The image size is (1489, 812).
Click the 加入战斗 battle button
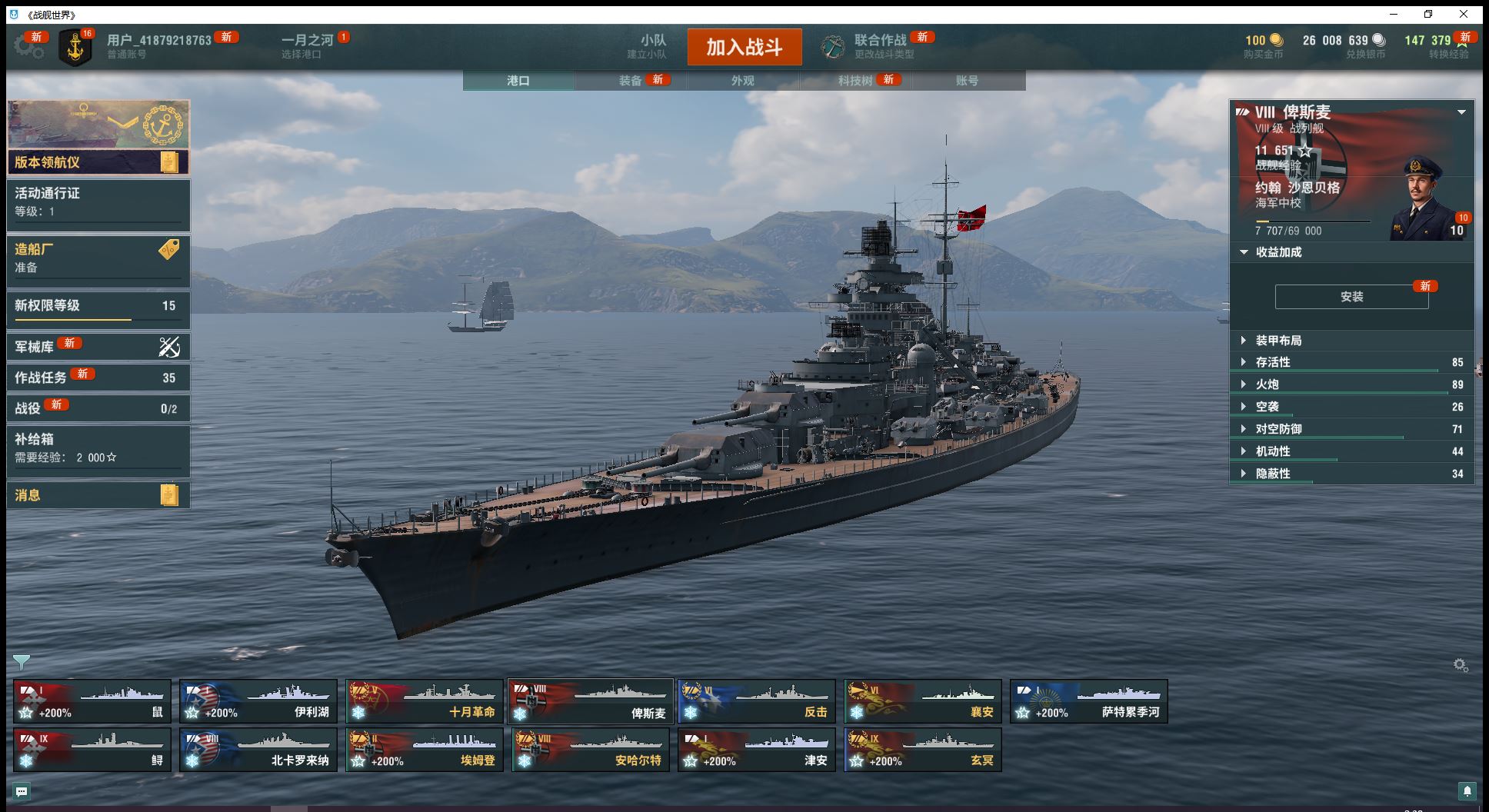(x=744, y=47)
